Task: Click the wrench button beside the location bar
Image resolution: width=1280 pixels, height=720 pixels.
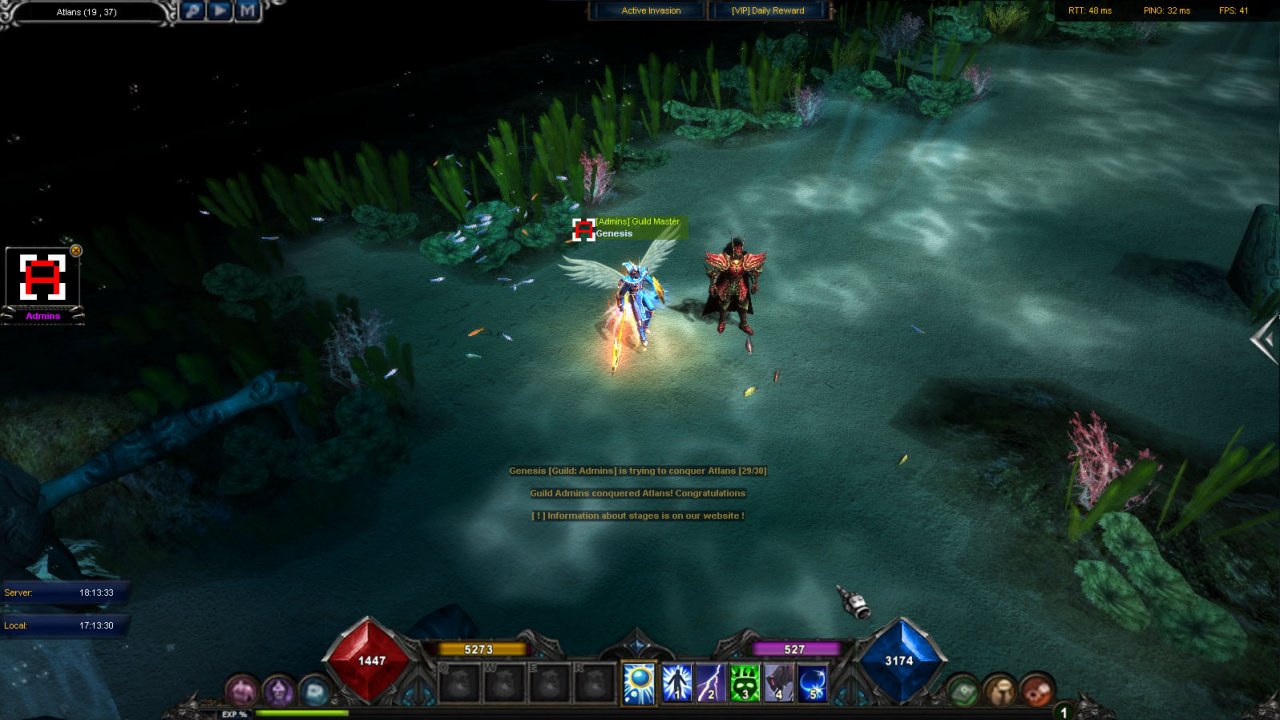Action: 193,11
